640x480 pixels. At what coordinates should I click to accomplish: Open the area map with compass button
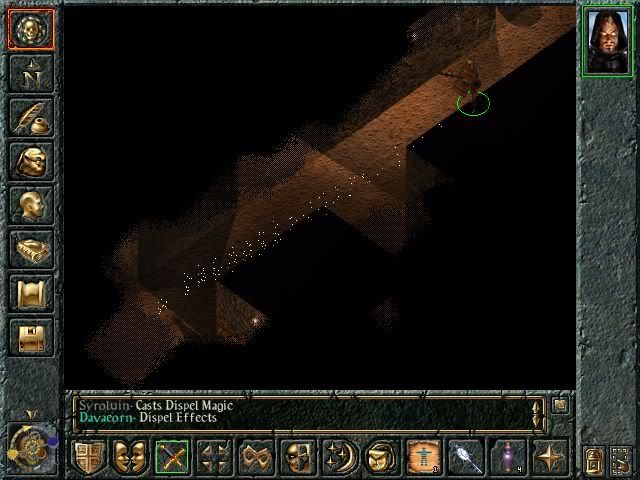(29, 73)
